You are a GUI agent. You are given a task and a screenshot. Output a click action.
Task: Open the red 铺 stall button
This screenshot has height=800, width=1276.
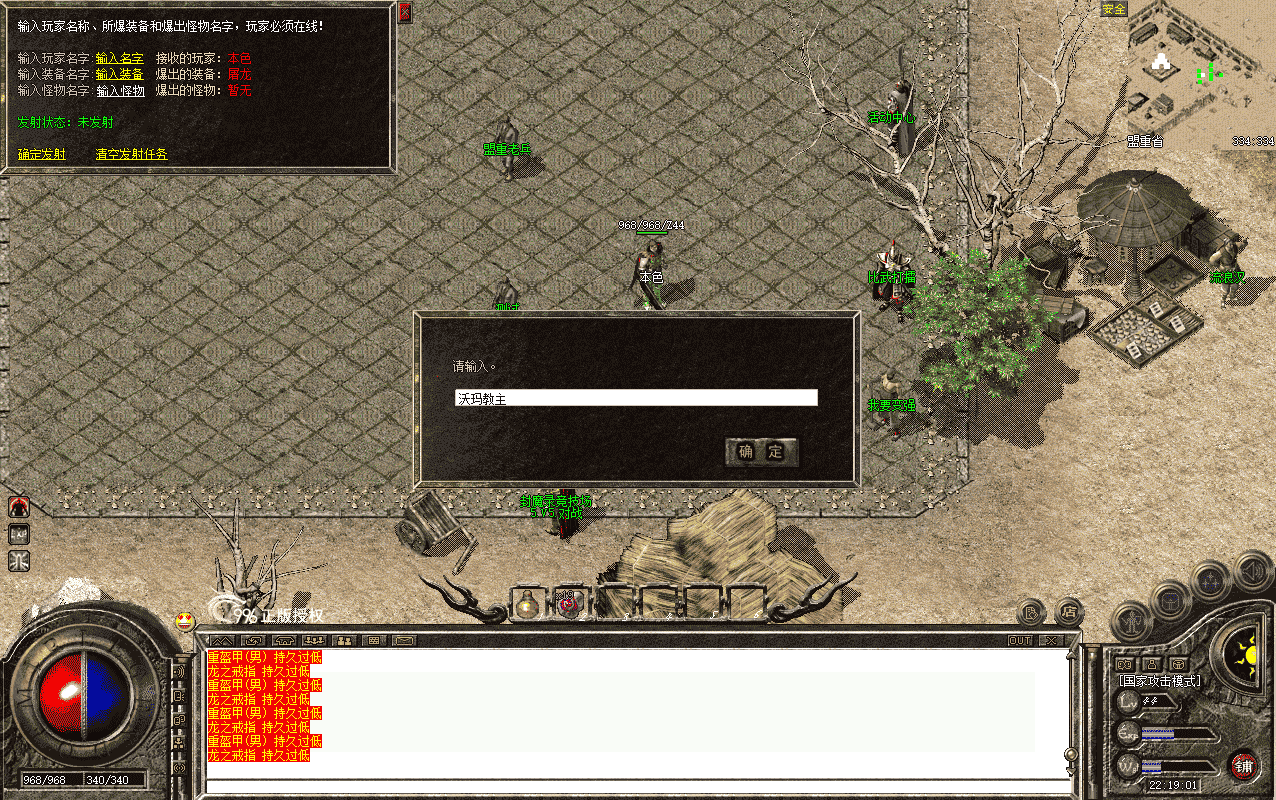point(1243,765)
